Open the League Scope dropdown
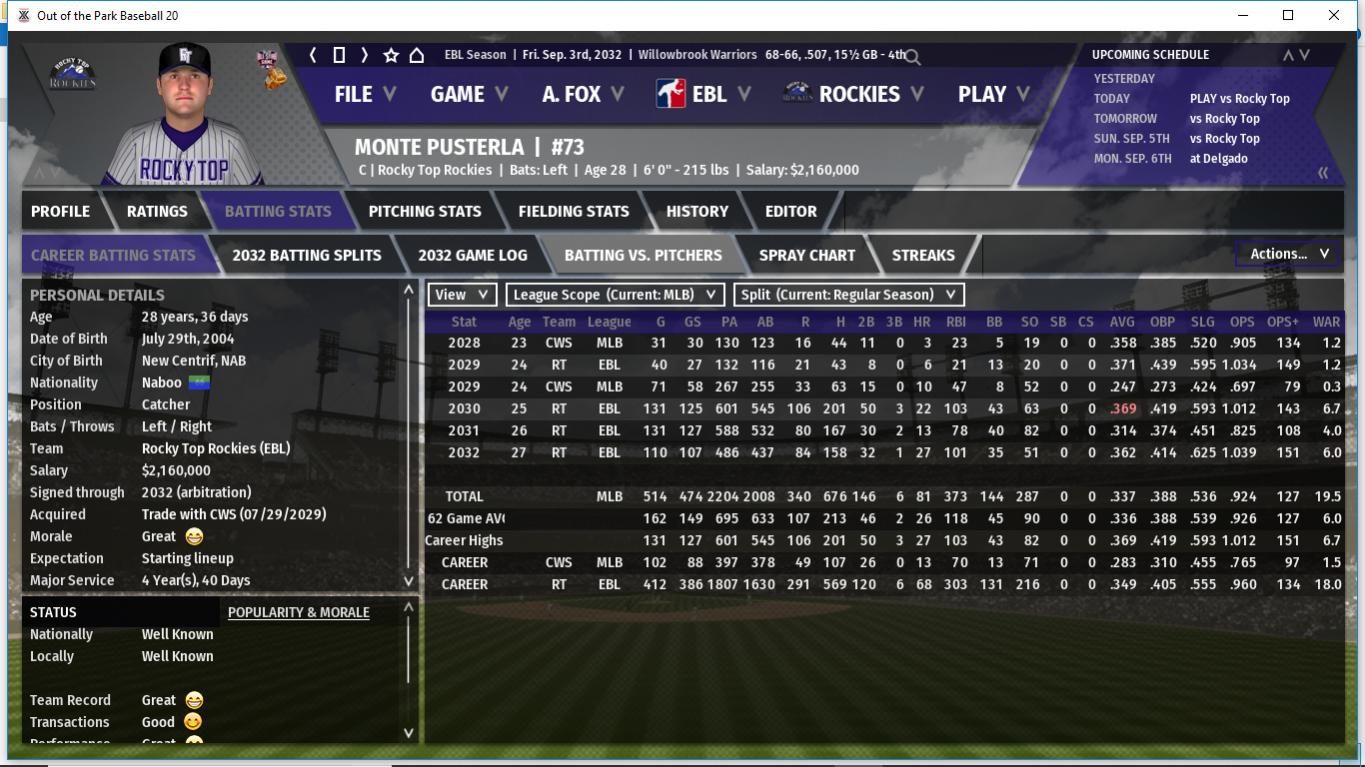 tap(614, 295)
